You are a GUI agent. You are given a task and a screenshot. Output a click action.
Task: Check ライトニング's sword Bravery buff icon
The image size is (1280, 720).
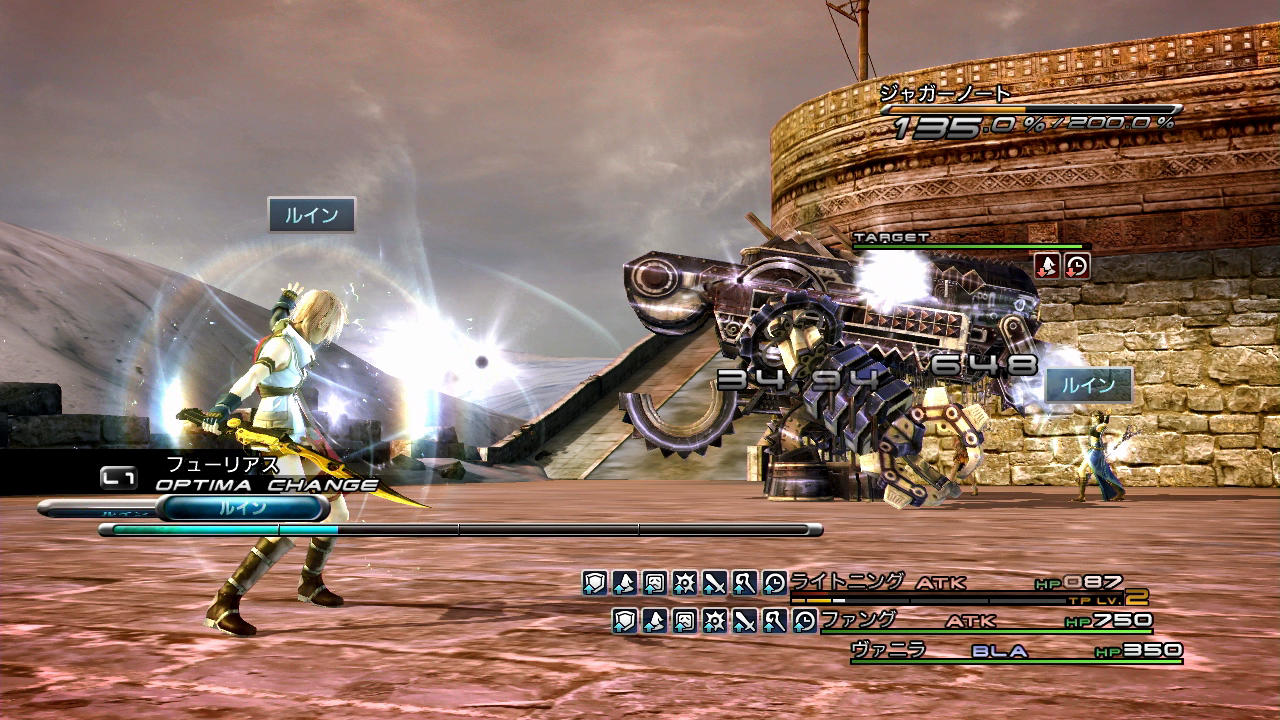coord(714,583)
